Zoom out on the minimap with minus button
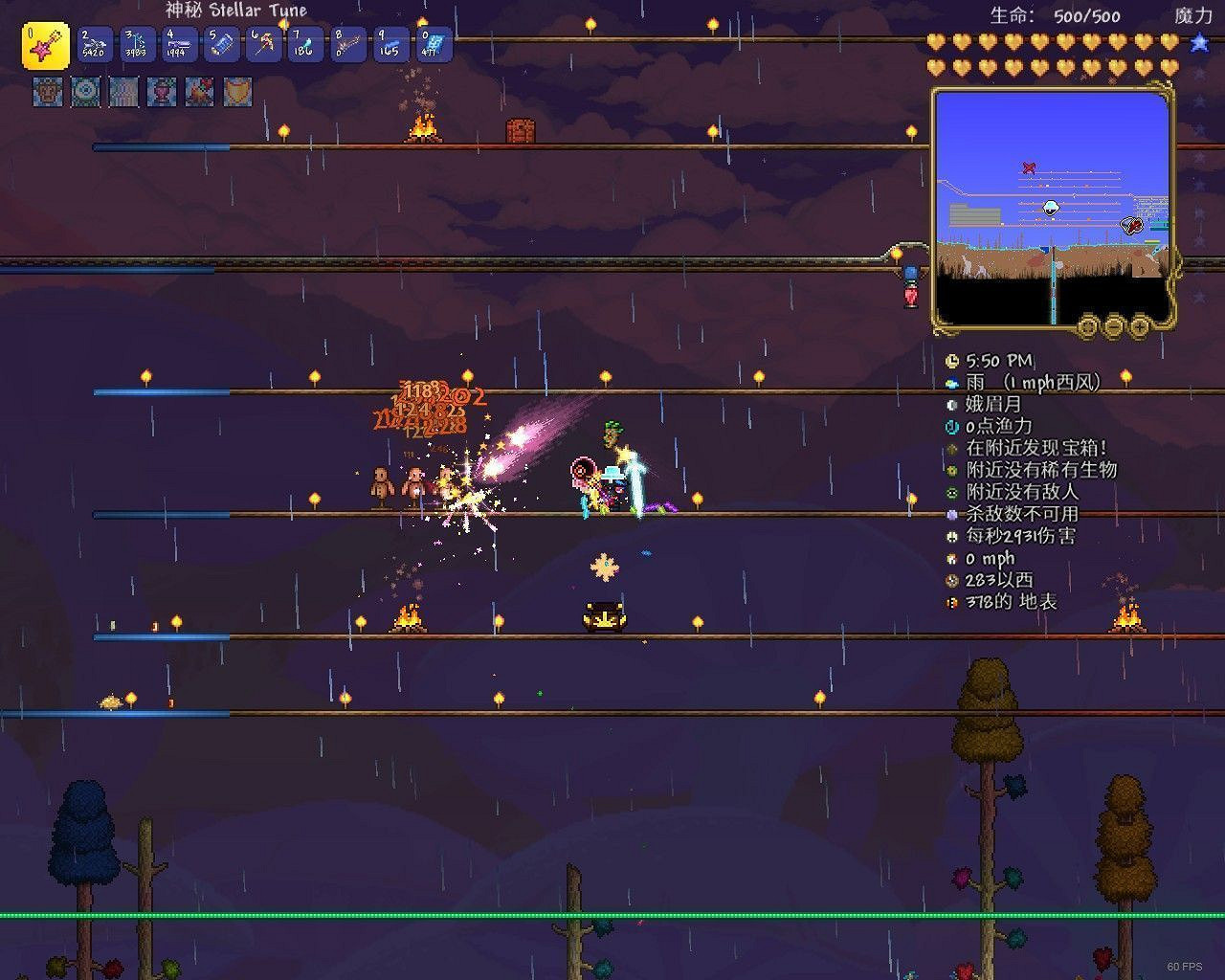The image size is (1225, 980). [x=1113, y=326]
